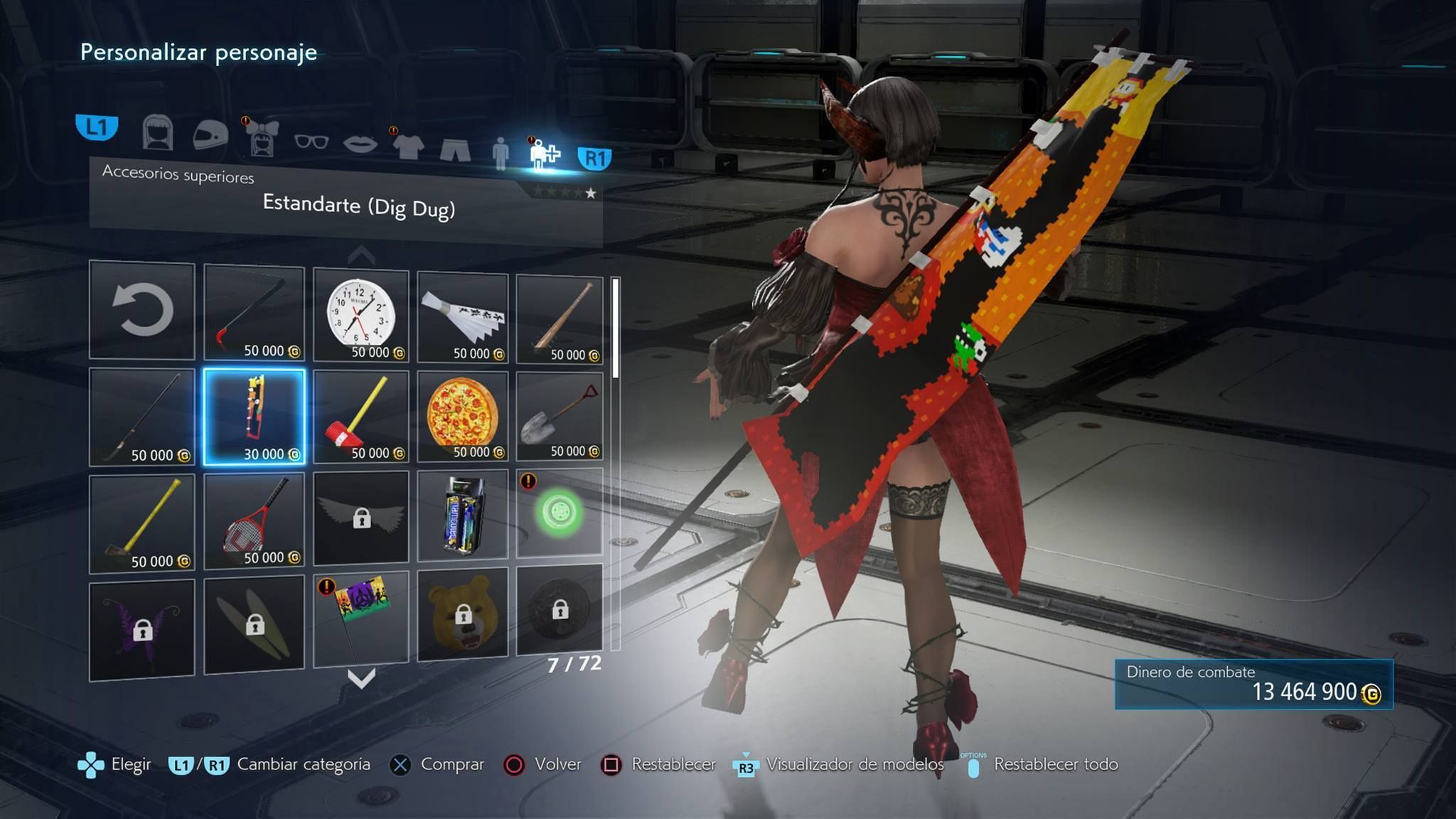Open the shorts lower body tab
The image size is (1456, 819).
tap(455, 149)
